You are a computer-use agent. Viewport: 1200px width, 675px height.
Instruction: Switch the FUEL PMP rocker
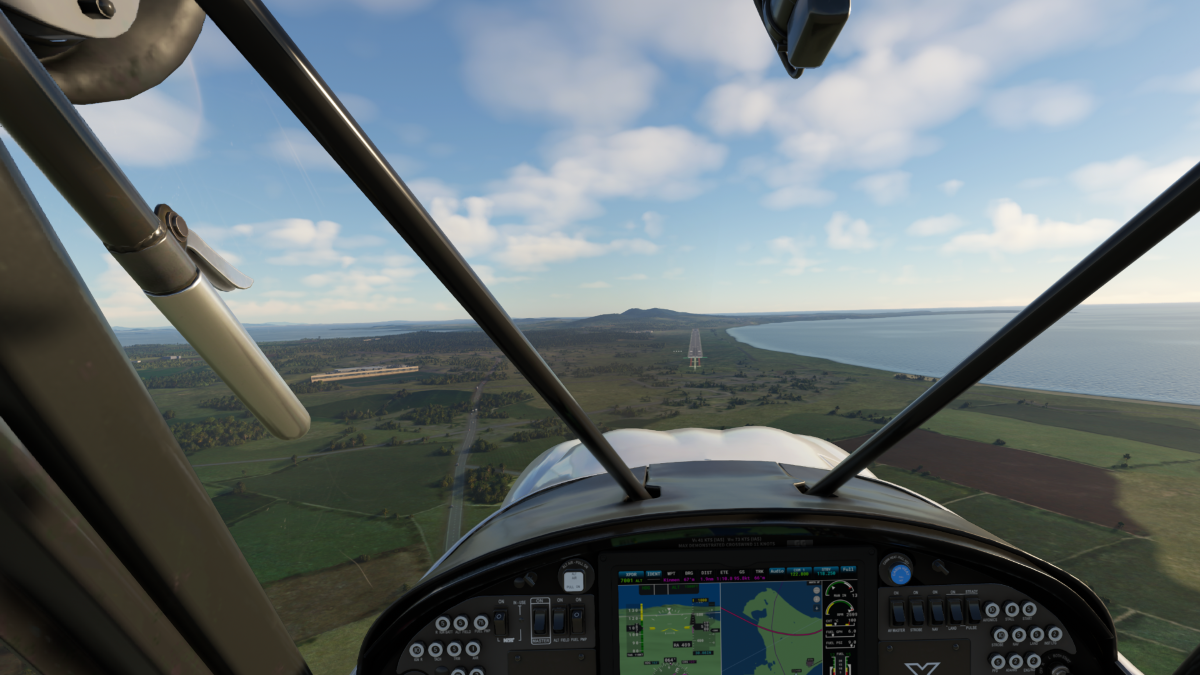[577, 620]
